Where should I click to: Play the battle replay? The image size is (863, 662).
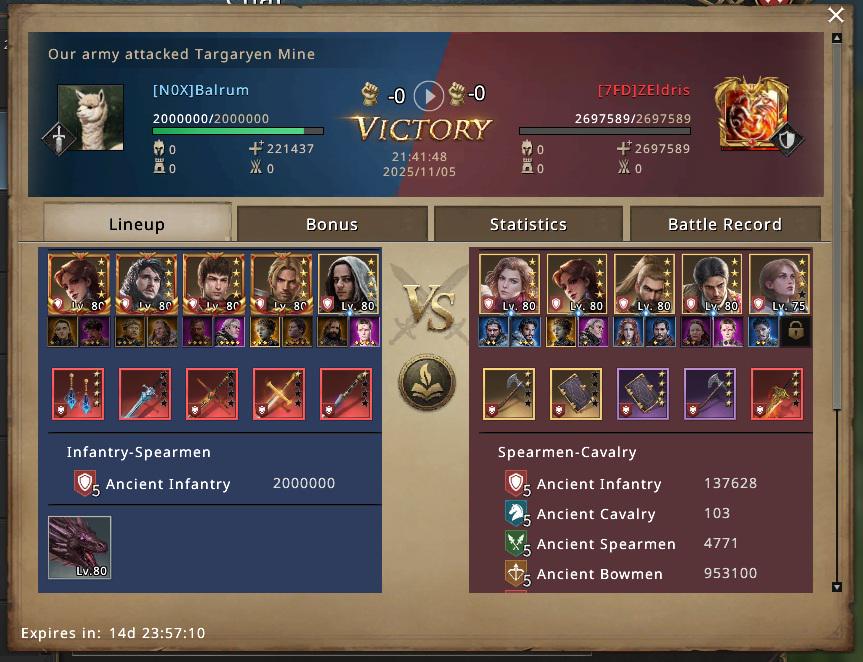pos(428,96)
